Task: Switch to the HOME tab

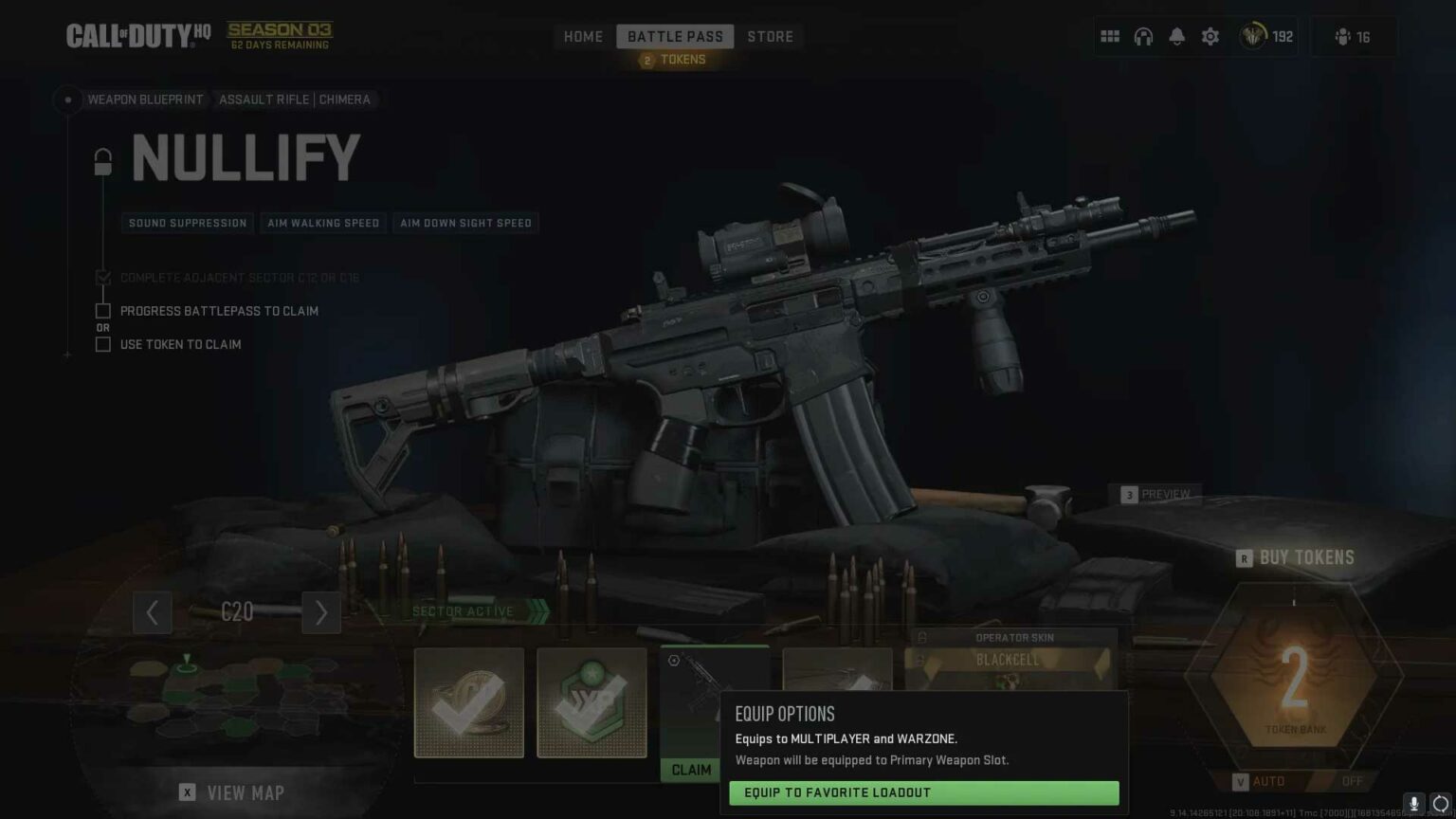Action: click(x=583, y=36)
